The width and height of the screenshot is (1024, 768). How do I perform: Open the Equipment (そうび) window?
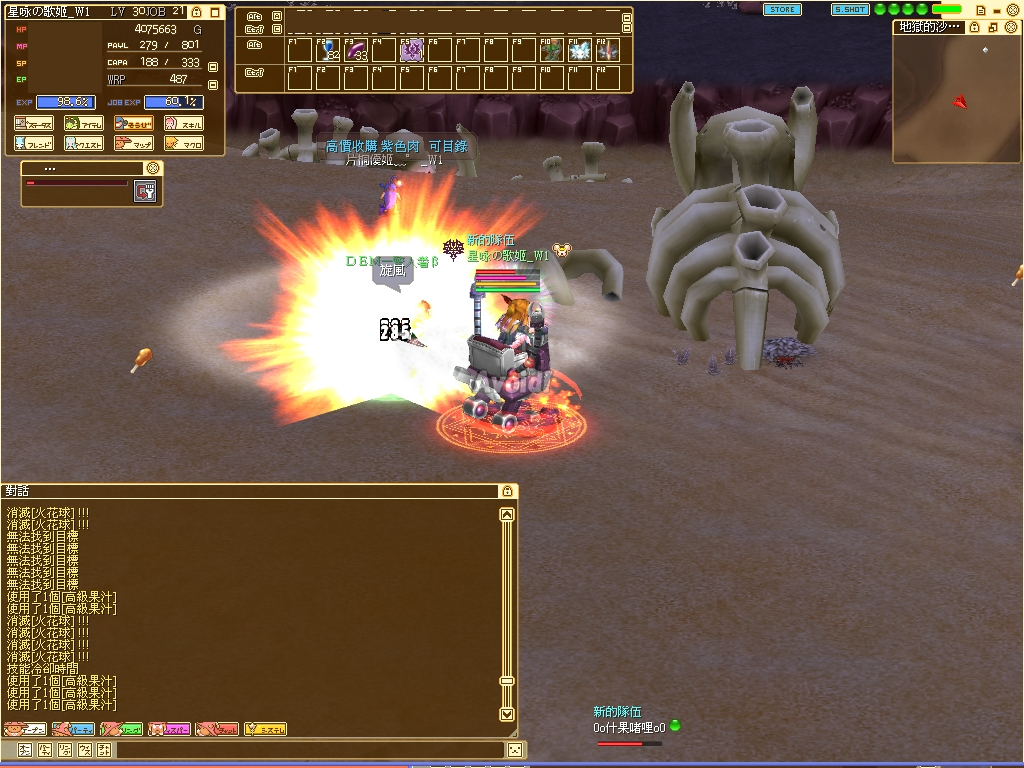pos(133,124)
